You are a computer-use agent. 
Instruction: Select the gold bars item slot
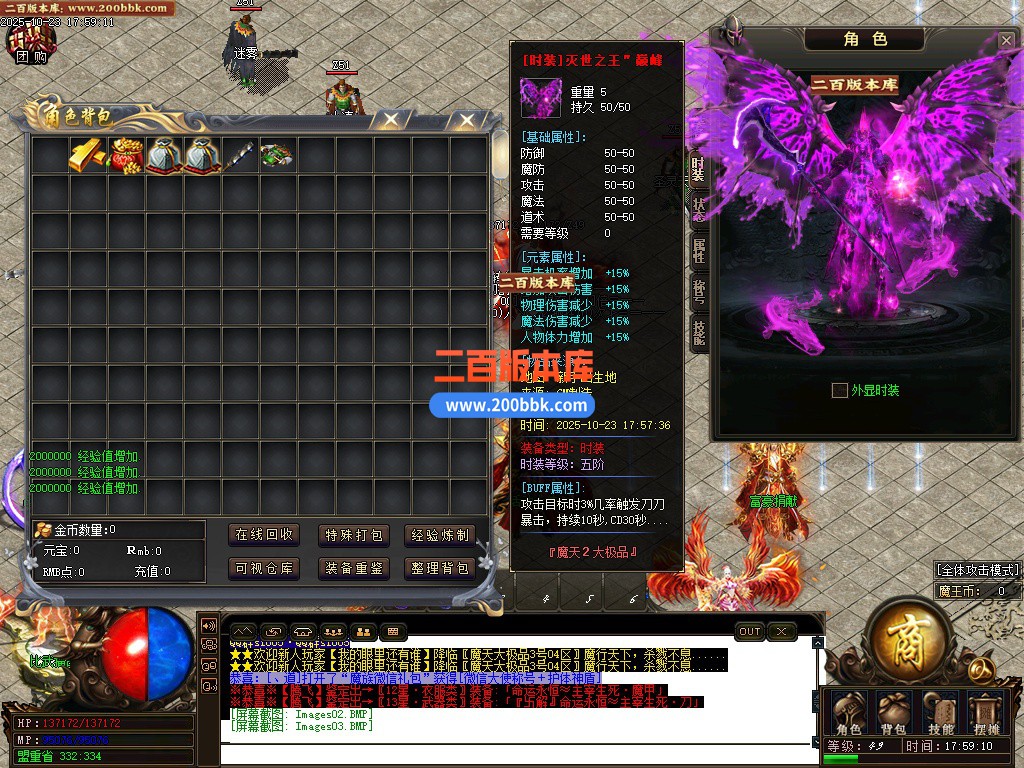[x=88, y=155]
